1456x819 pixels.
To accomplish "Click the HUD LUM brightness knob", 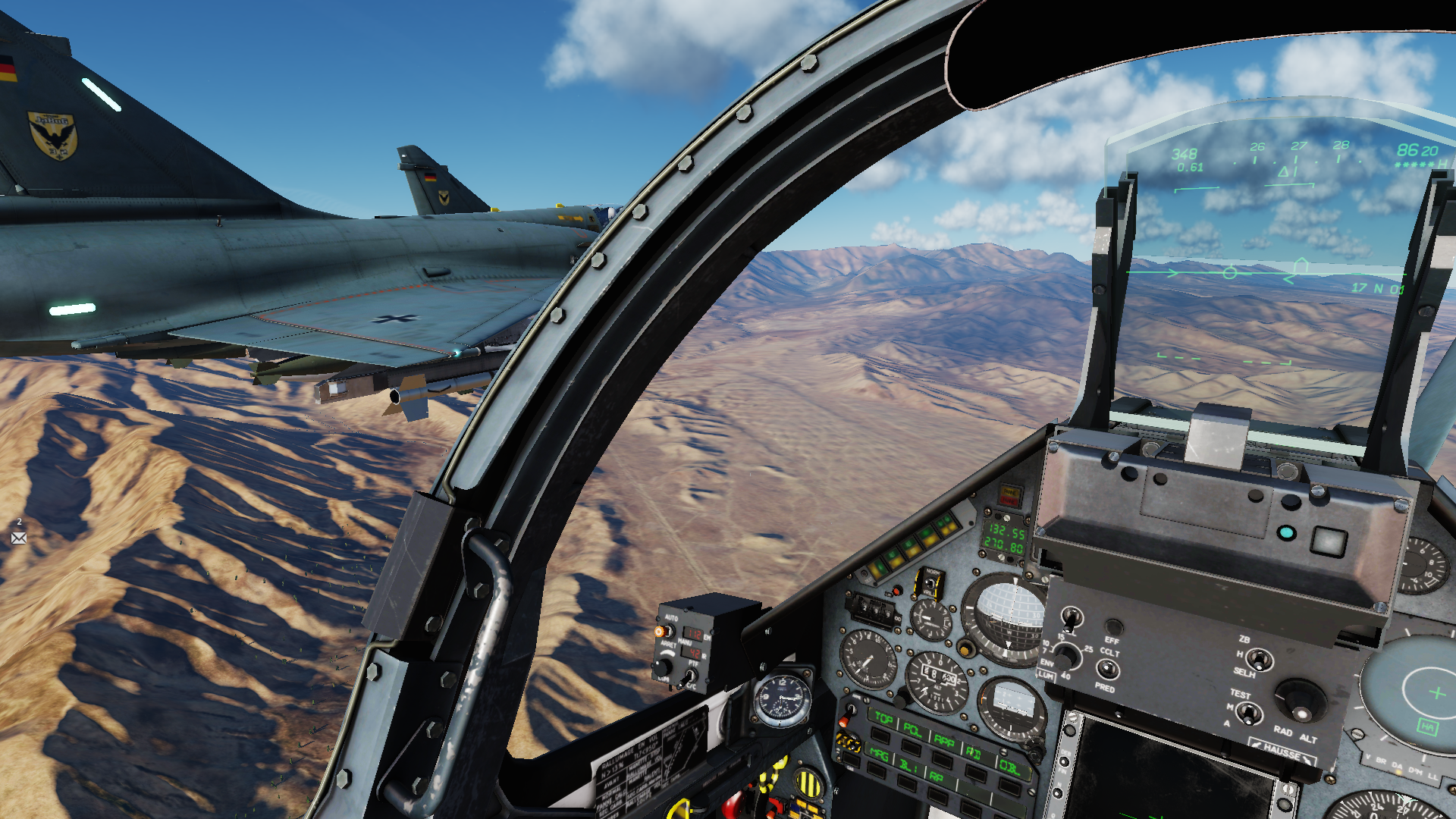I will (1065, 656).
